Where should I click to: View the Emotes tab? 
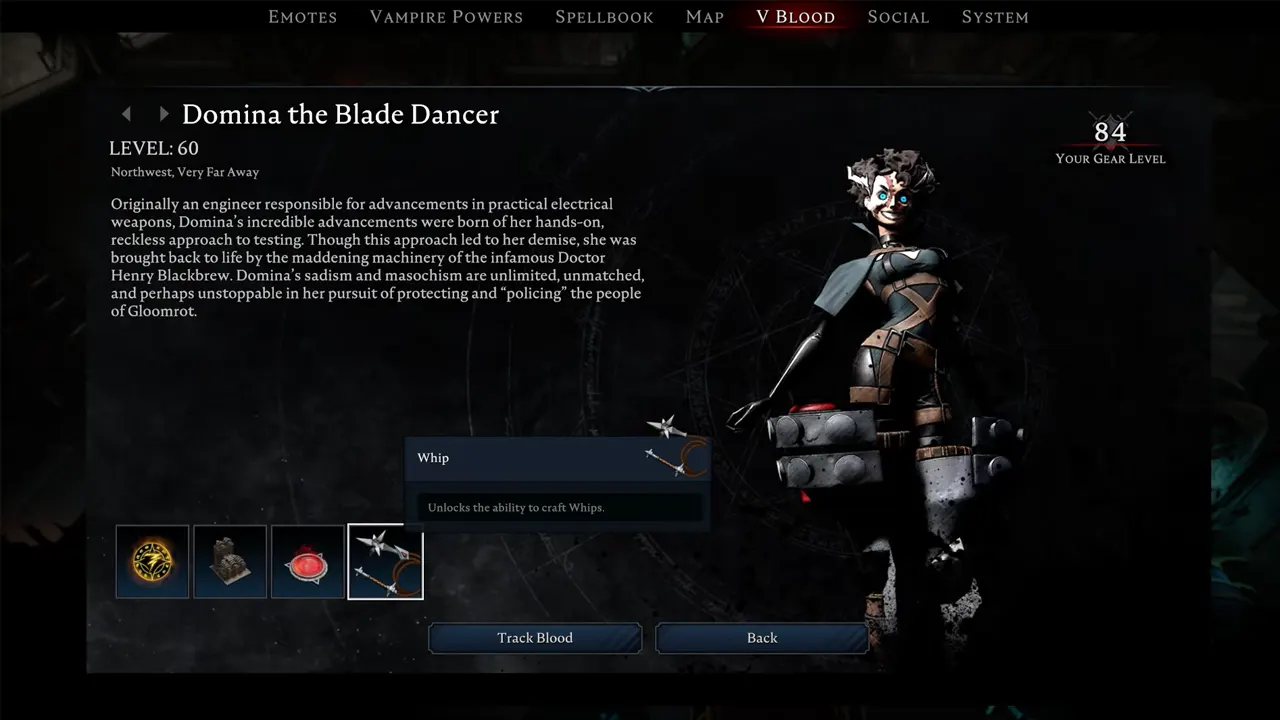[x=302, y=16]
